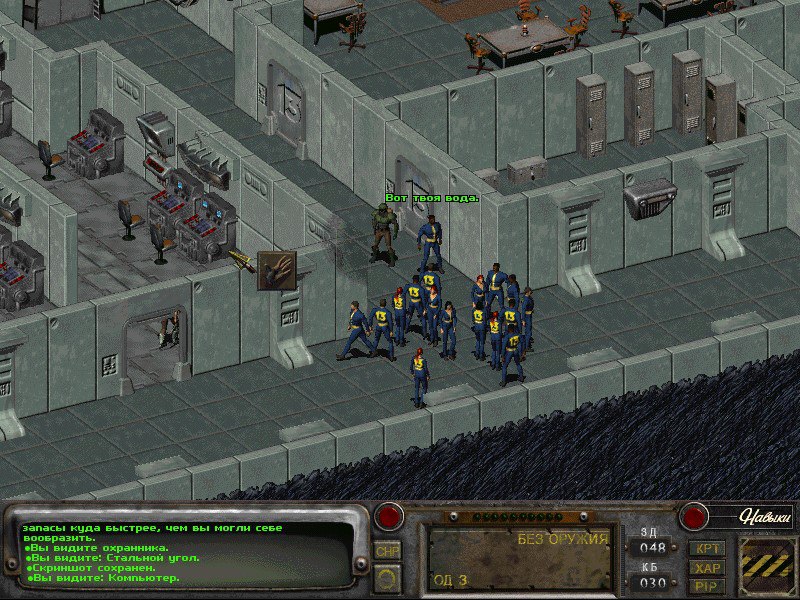Open the ХАР character sheet
This screenshot has height=600, width=800.
[x=709, y=567]
